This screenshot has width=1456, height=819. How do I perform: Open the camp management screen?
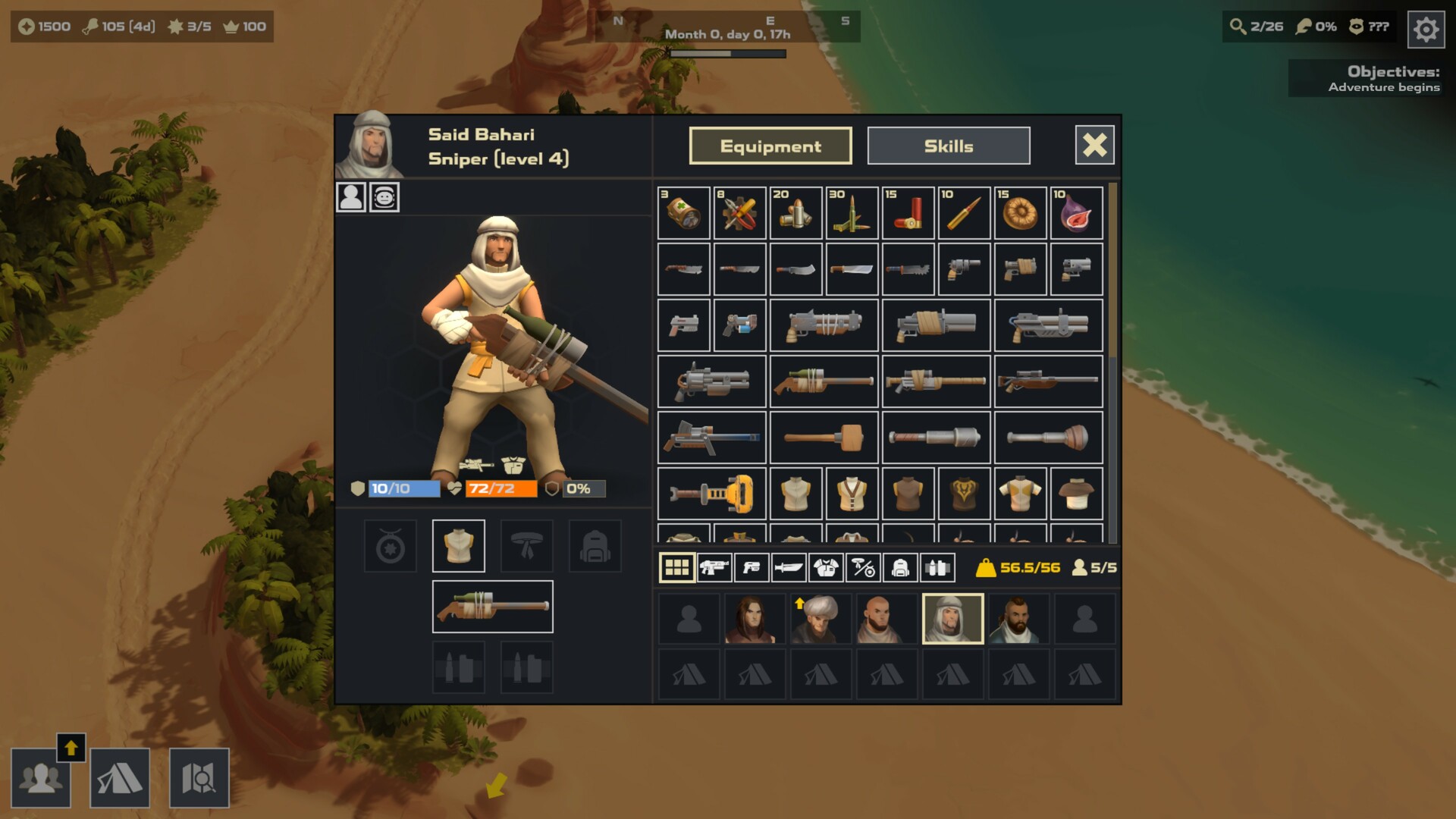coord(121,778)
